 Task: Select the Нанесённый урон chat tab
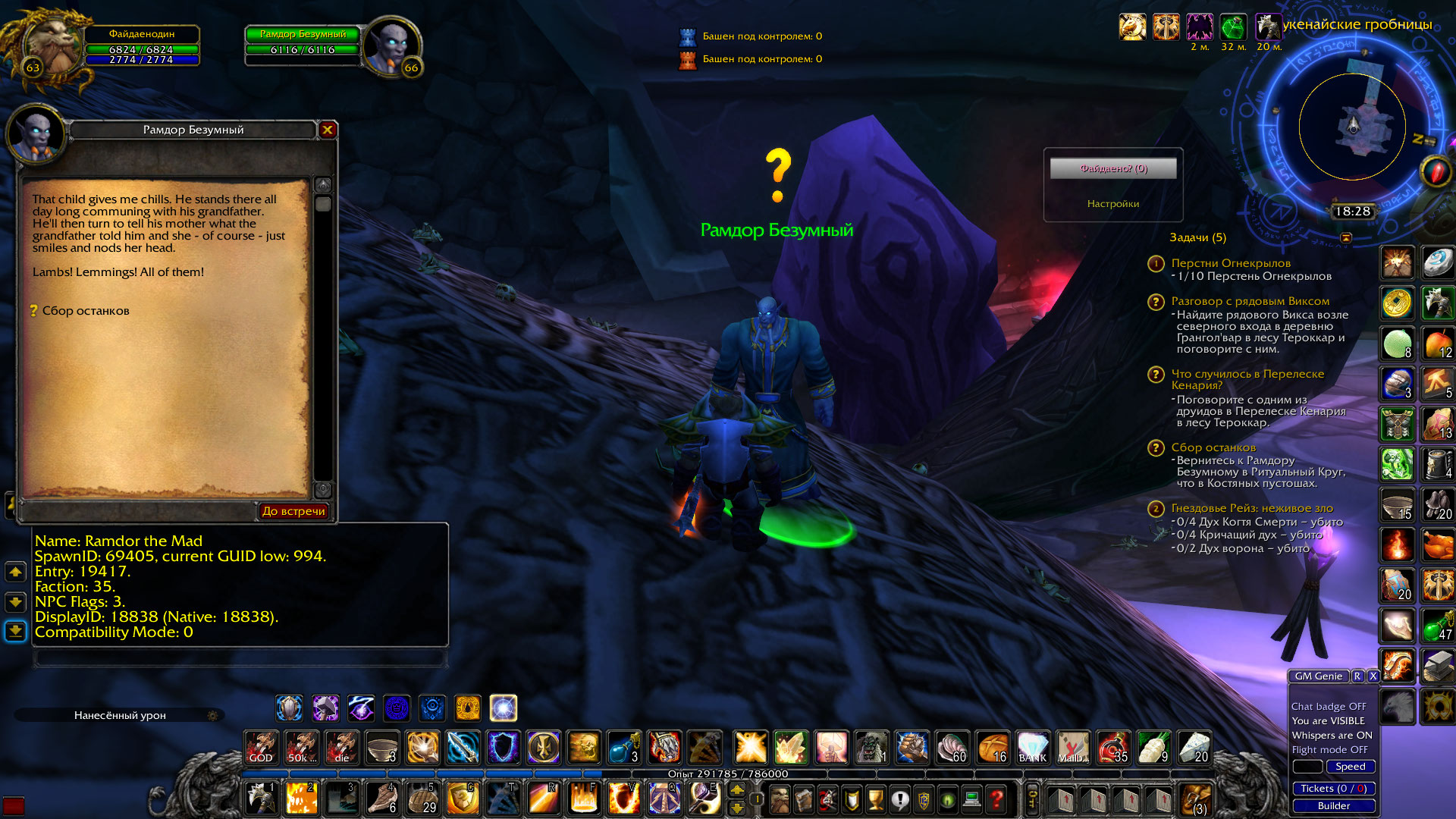click(121, 714)
